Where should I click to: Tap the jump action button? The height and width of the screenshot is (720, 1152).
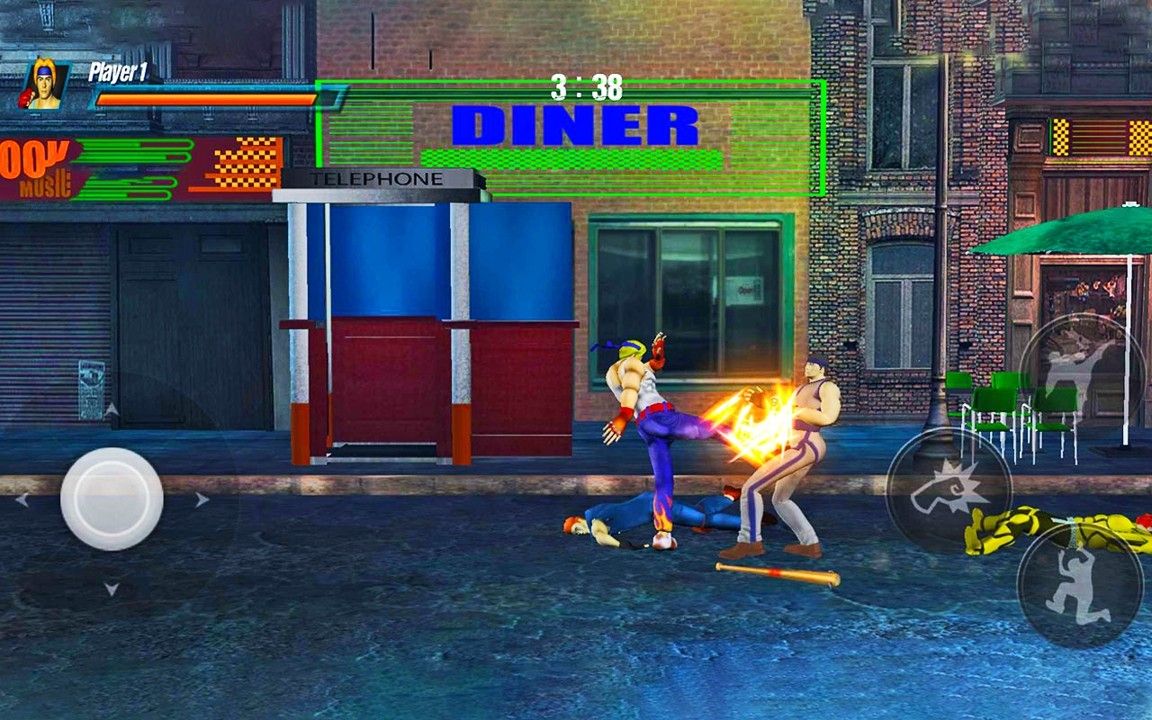pyautogui.click(x=1080, y=584)
